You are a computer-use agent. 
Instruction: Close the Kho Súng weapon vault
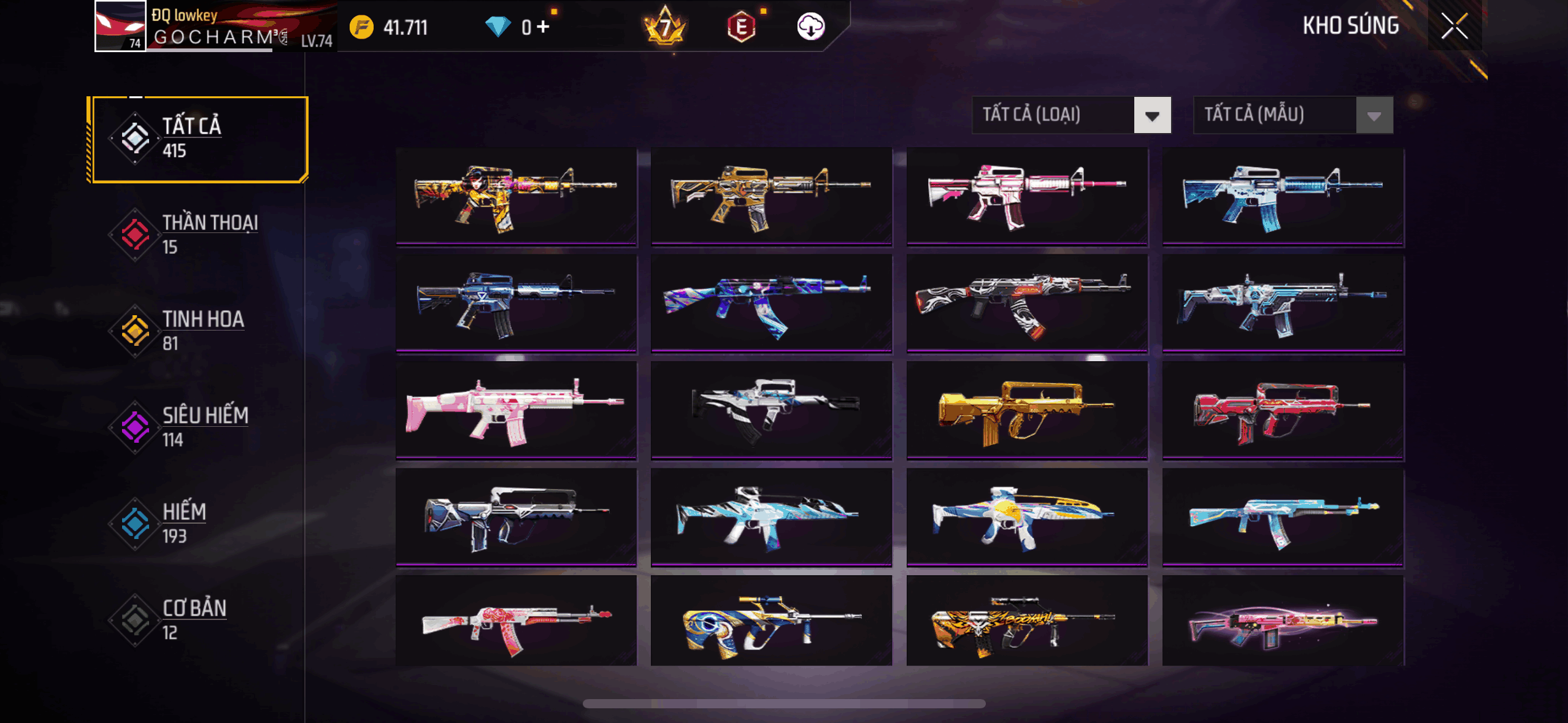click(x=1454, y=26)
